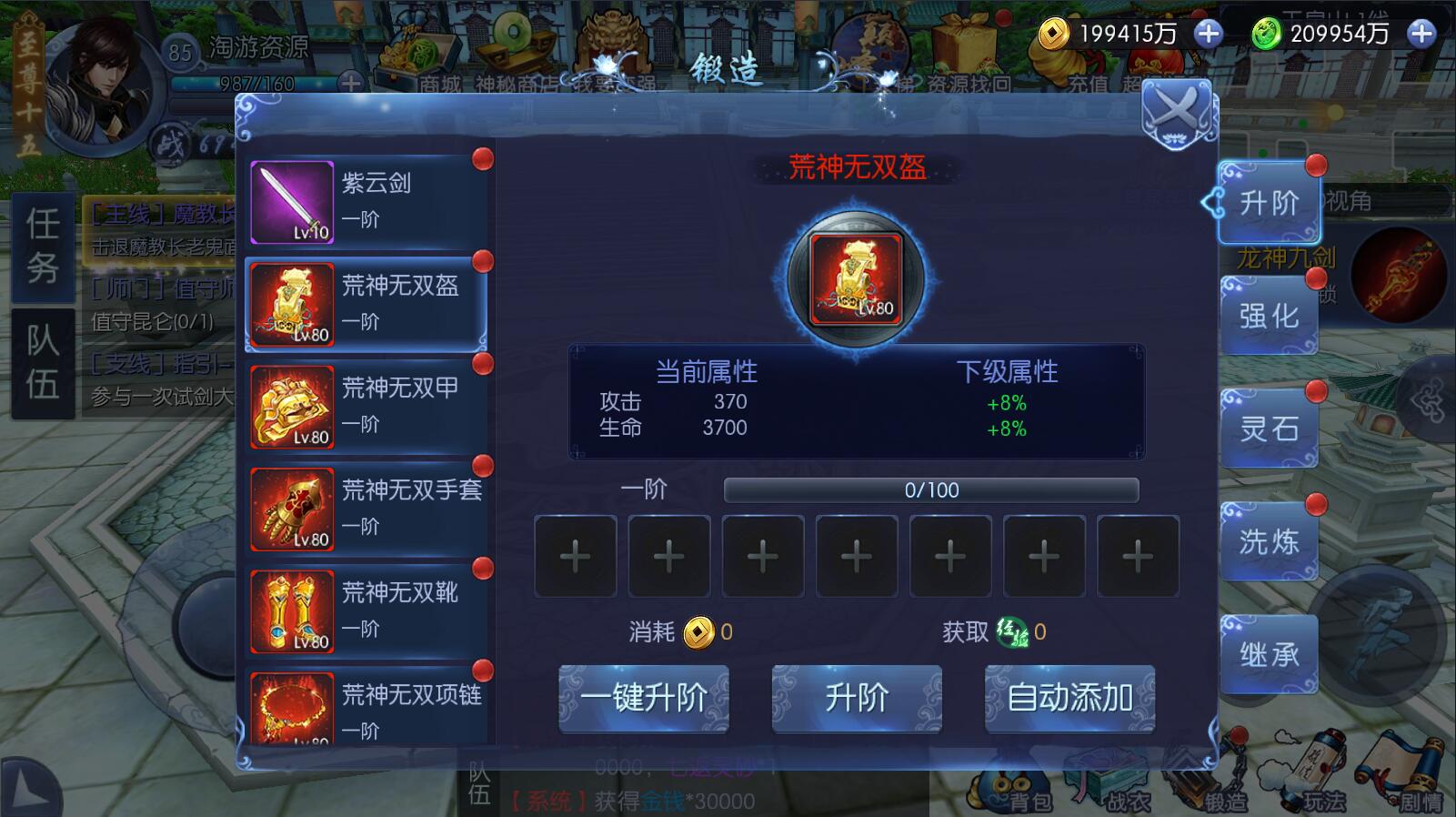This screenshot has height=817, width=1456.
Task: Click the first plus material slot
Action: (x=575, y=555)
